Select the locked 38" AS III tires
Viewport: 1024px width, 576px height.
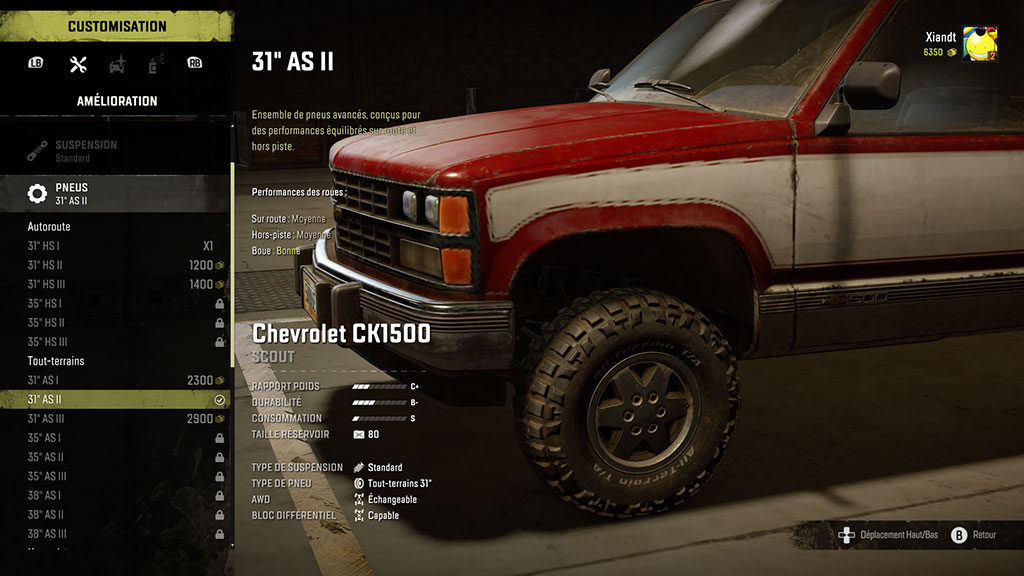[x=120, y=533]
